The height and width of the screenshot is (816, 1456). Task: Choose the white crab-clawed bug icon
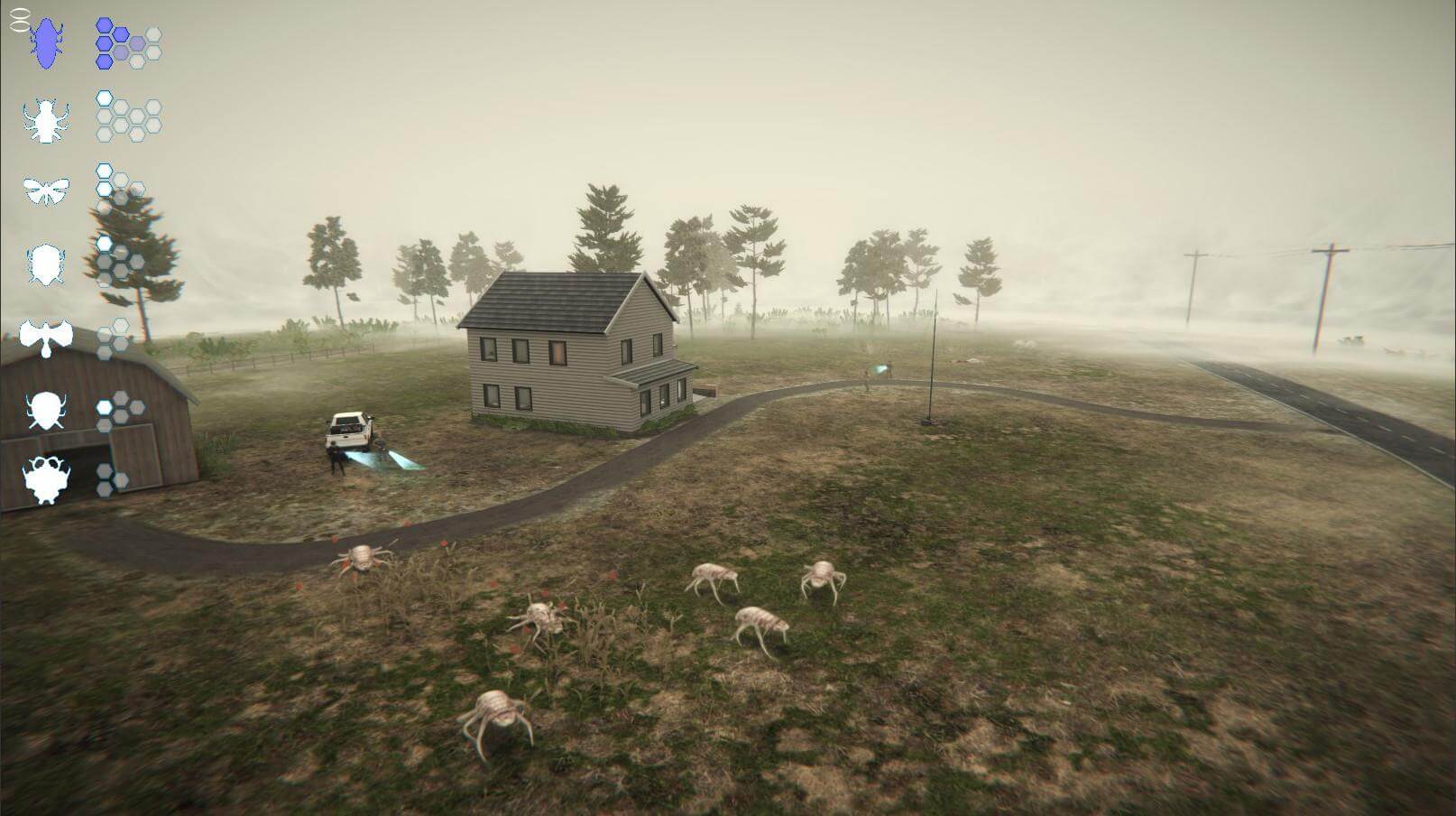click(x=44, y=120)
